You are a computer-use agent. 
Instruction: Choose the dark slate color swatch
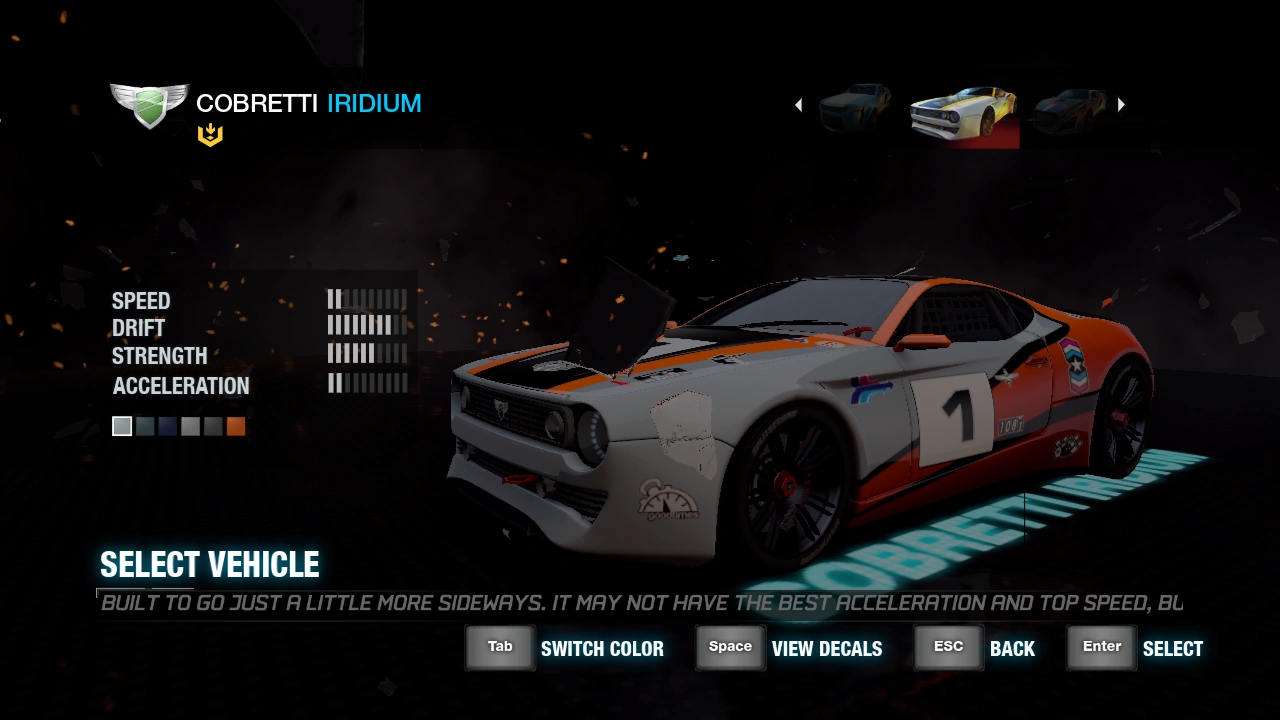coord(145,427)
